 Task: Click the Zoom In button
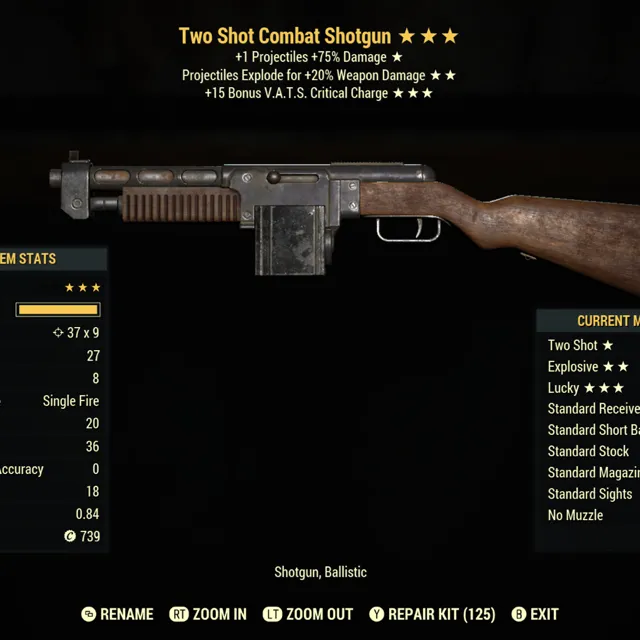click(x=209, y=614)
